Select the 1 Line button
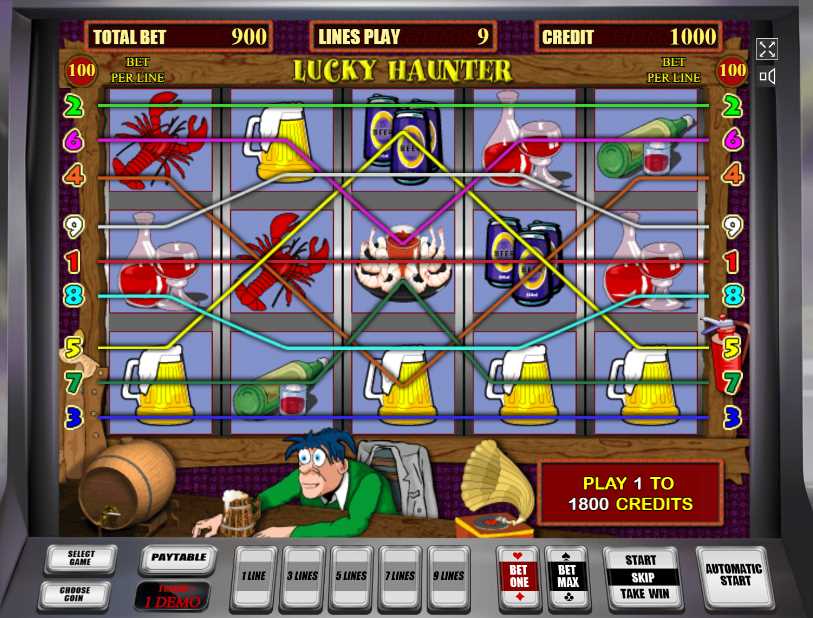The height and width of the screenshot is (618, 813). (252, 577)
